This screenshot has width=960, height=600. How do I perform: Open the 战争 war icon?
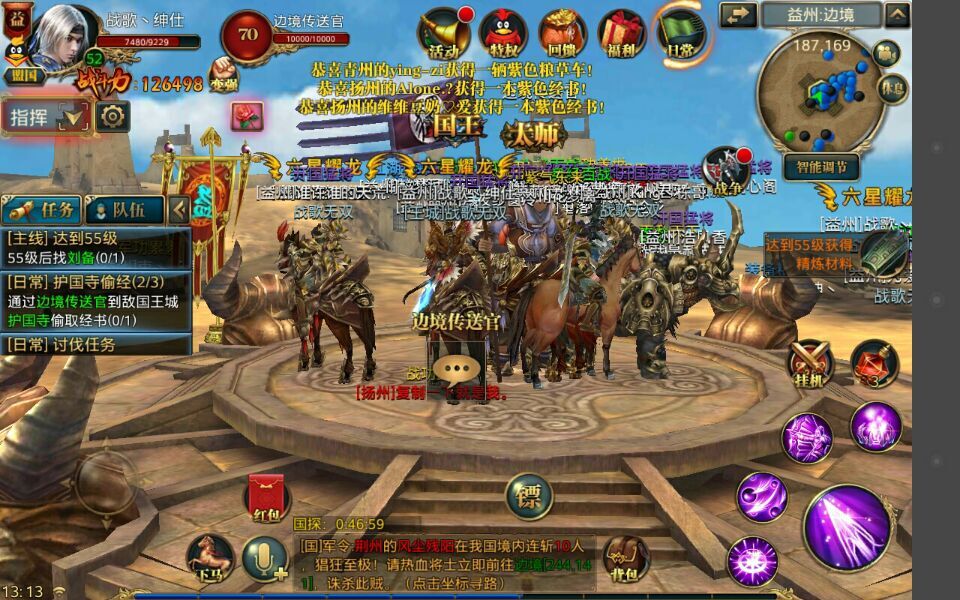point(726,170)
